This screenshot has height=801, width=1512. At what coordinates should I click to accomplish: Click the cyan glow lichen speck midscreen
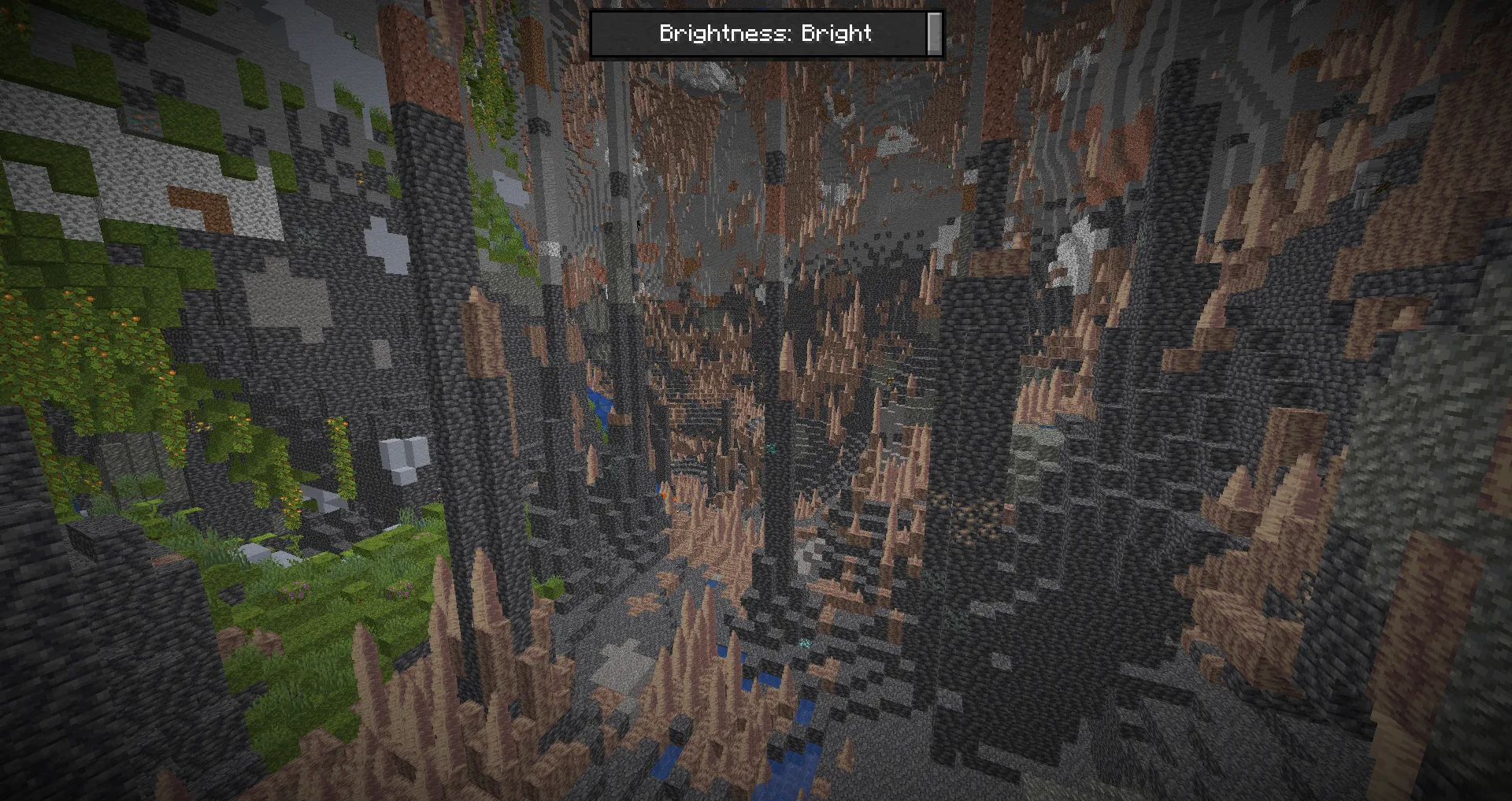806,644
